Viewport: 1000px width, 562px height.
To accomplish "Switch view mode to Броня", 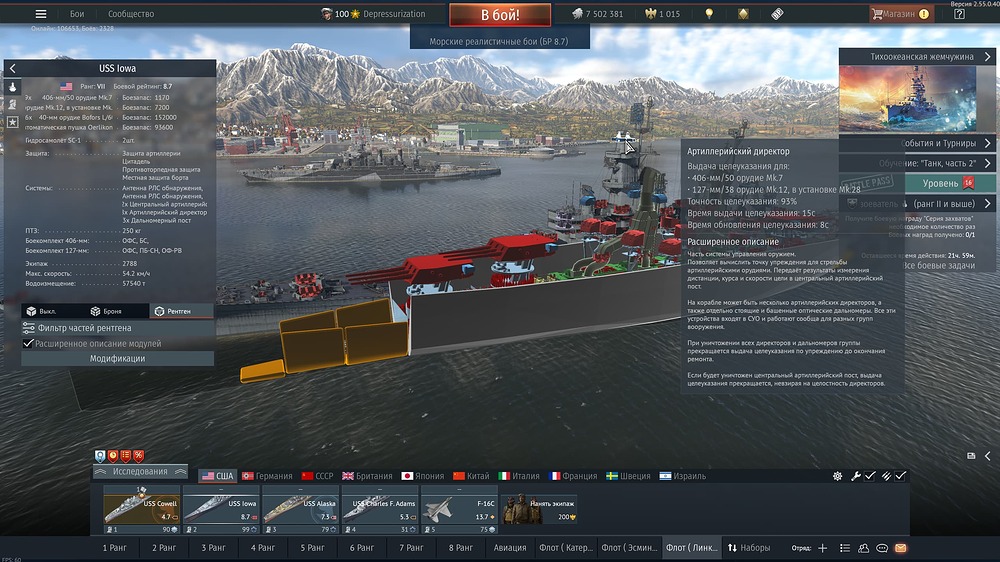I will pyautogui.click(x=107, y=311).
